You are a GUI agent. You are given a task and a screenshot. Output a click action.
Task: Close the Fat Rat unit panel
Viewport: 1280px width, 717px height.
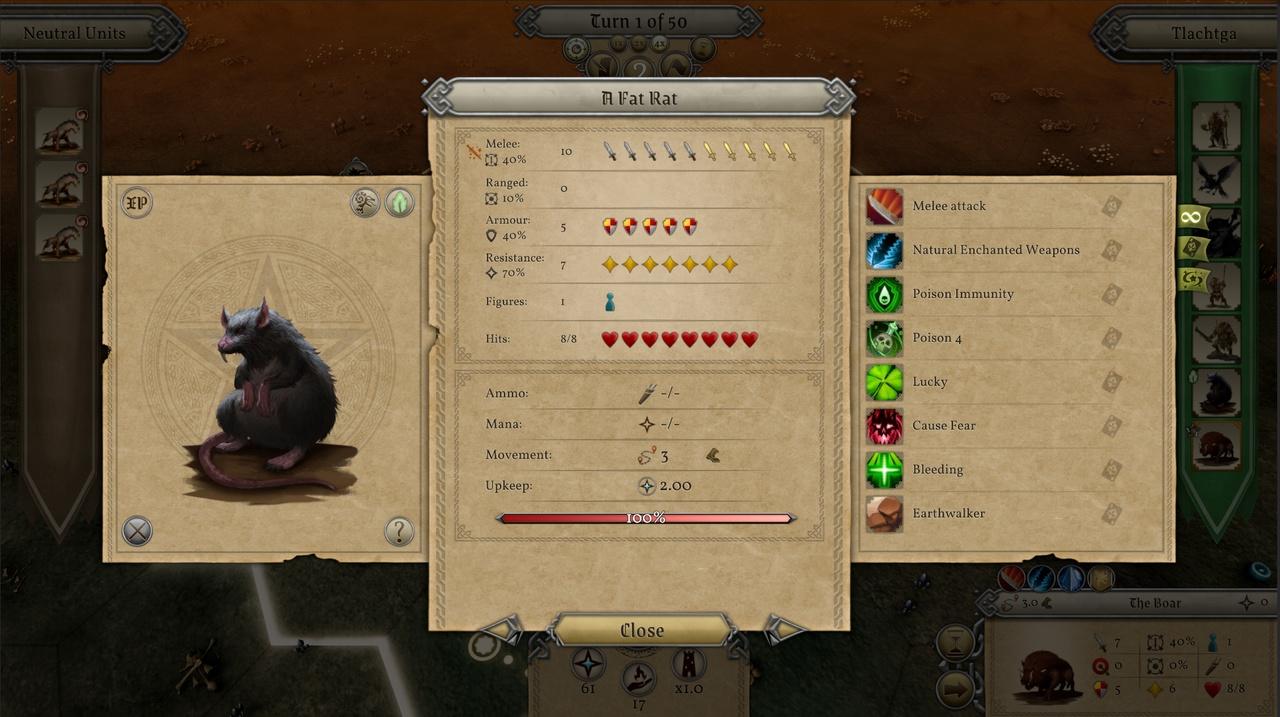coord(641,630)
